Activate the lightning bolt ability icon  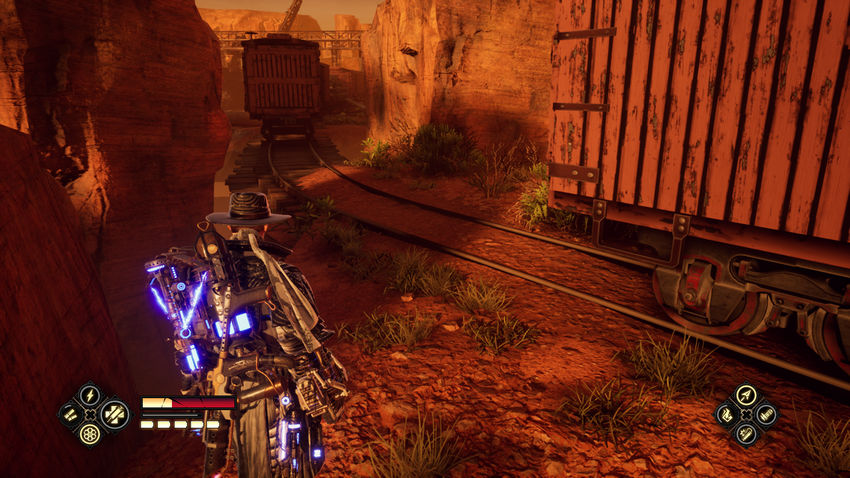pyautogui.click(x=90, y=394)
